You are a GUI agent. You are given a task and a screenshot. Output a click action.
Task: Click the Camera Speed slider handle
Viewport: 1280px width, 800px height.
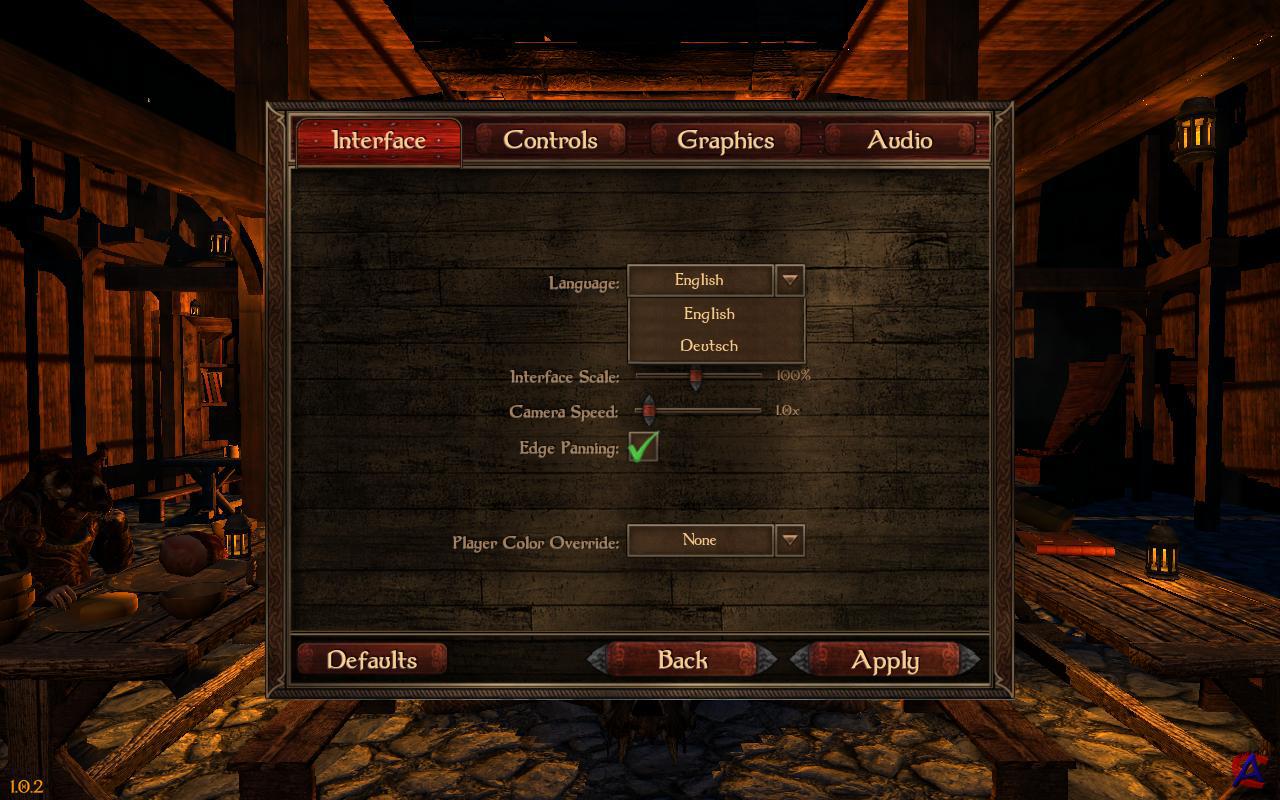coord(648,410)
